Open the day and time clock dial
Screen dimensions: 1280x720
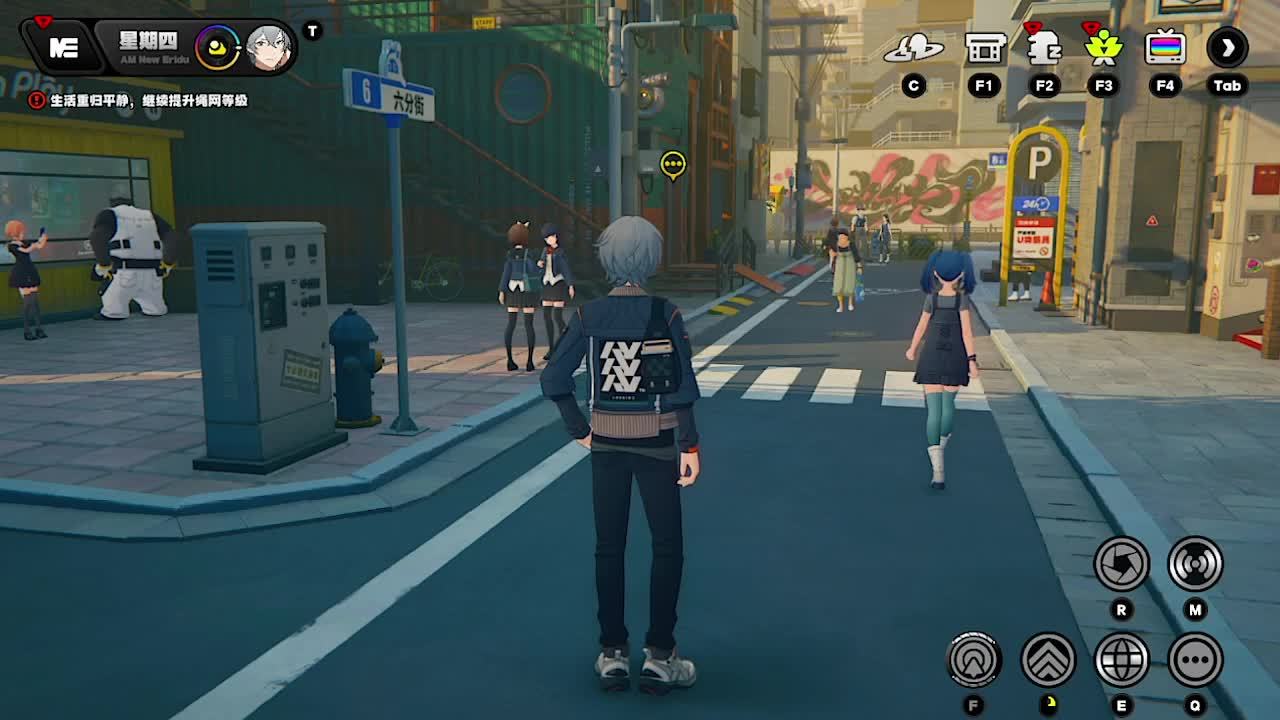click(217, 48)
